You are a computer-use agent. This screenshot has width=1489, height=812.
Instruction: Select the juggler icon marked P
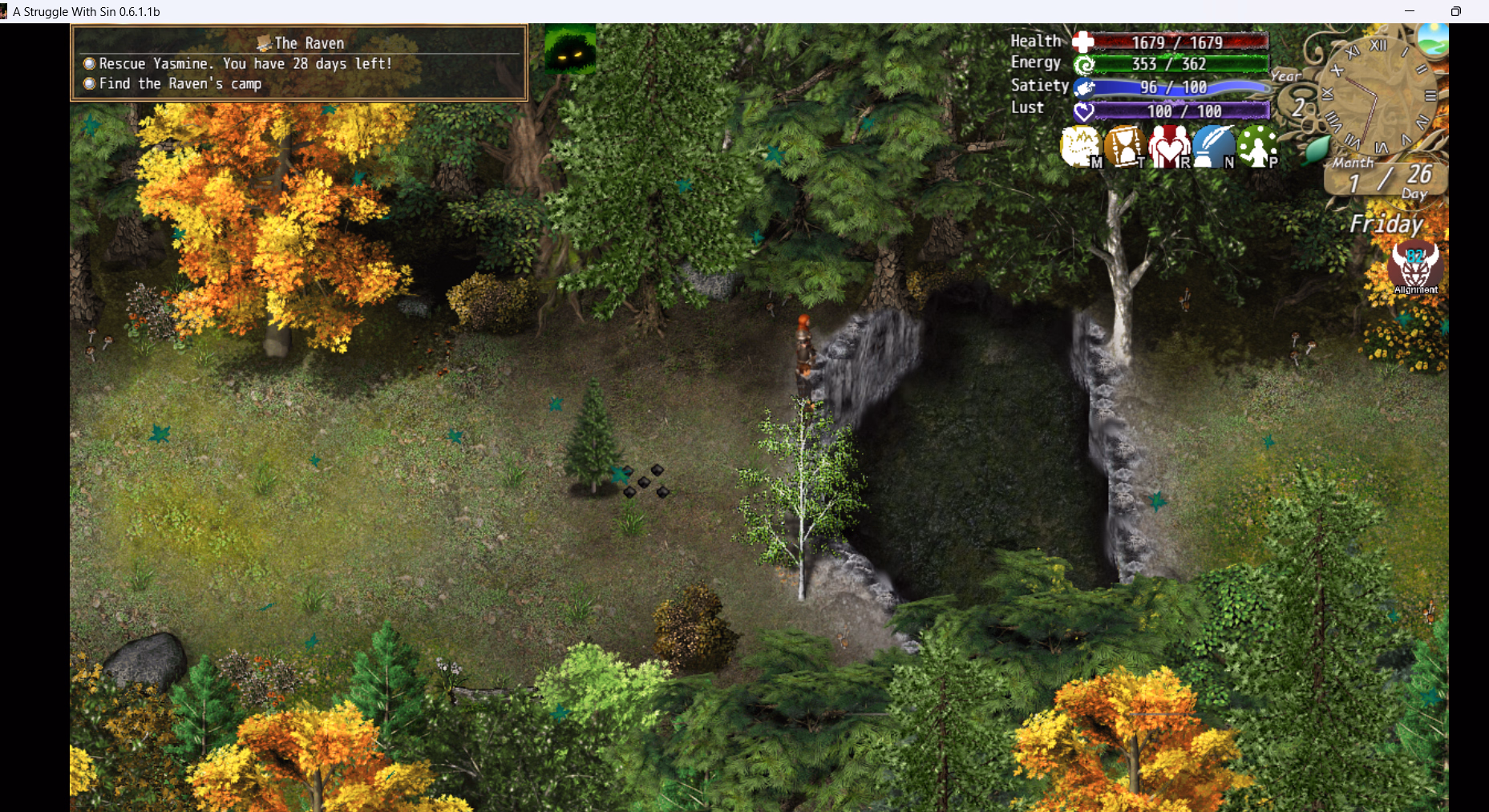(1256, 147)
